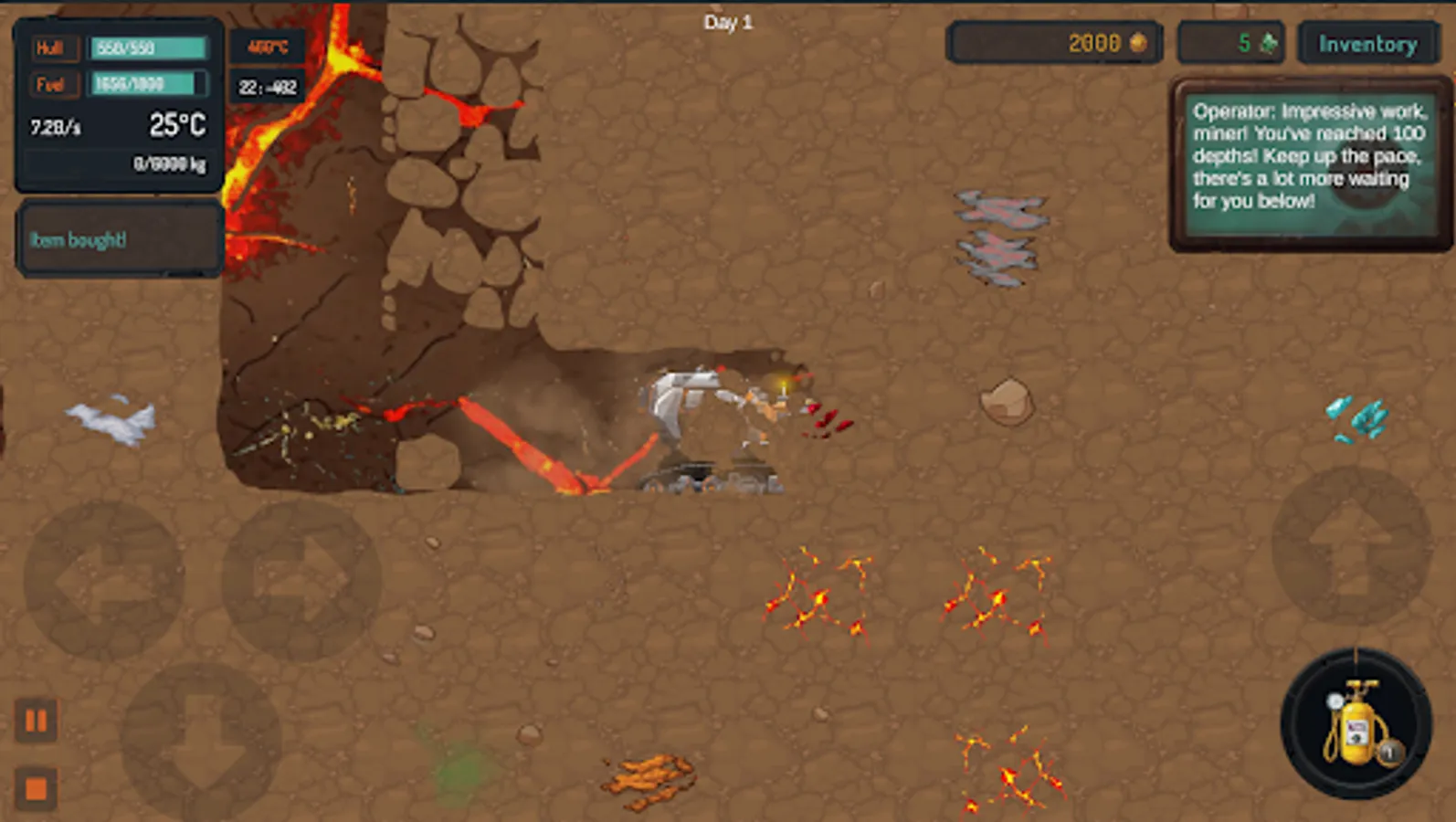1456x822 pixels.
Task: Click the green gem counter icon
Action: (x=1270, y=42)
